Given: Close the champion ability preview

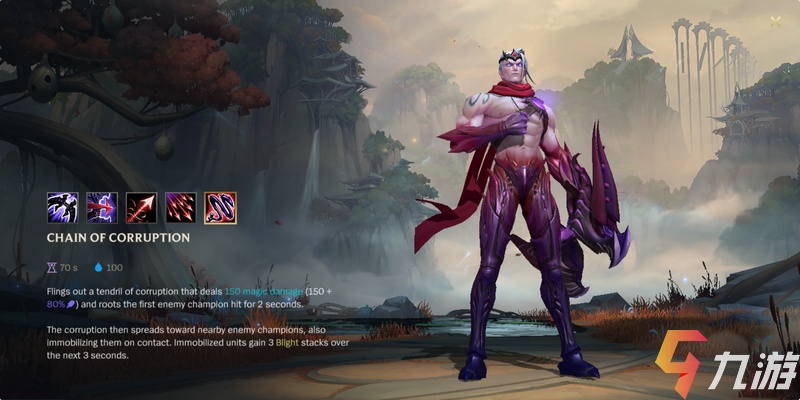Looking at the screenshot, I should (775, 21).
